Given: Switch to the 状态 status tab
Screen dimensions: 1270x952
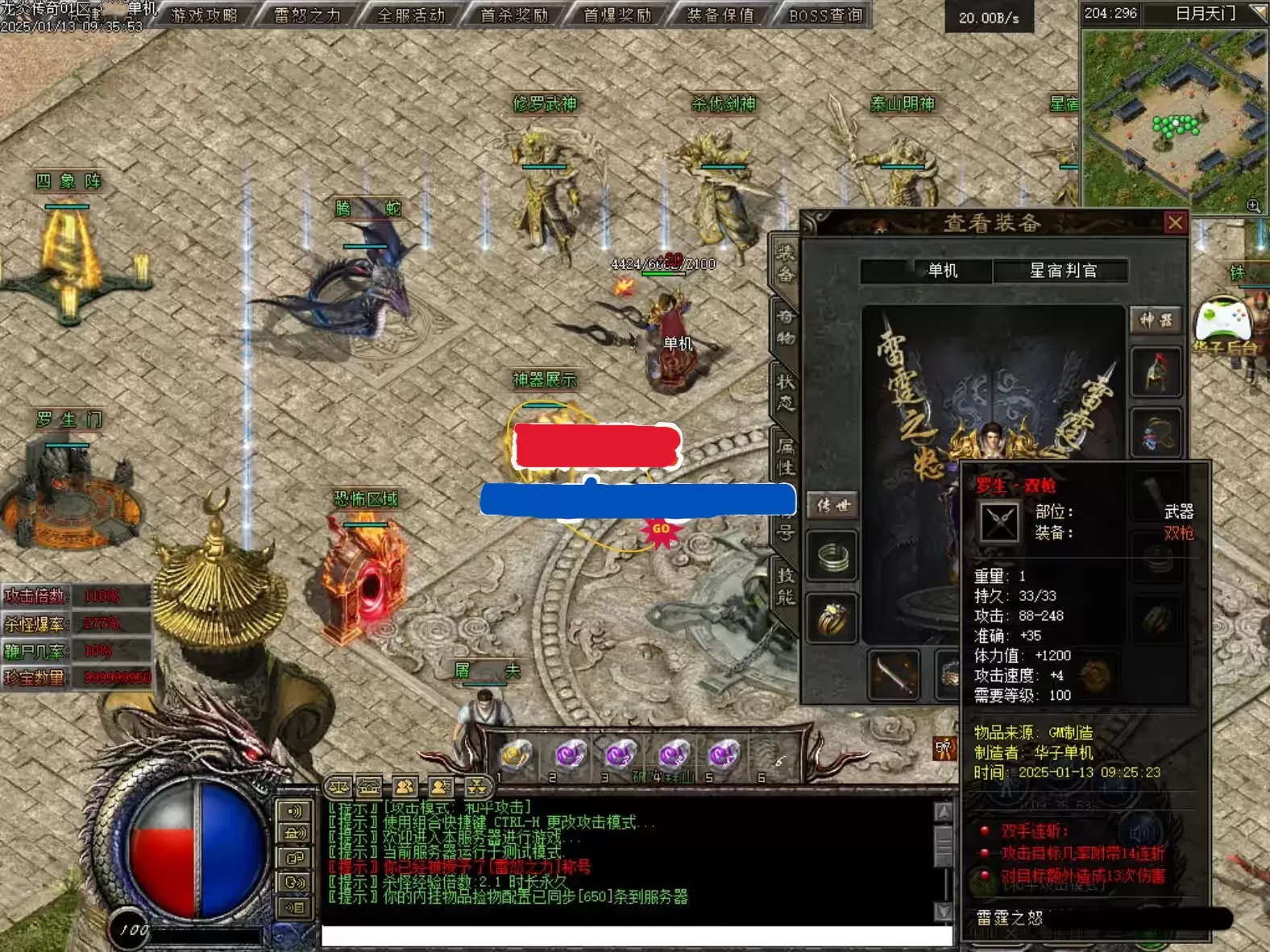Looking at the screenshot, I should 786,391.
